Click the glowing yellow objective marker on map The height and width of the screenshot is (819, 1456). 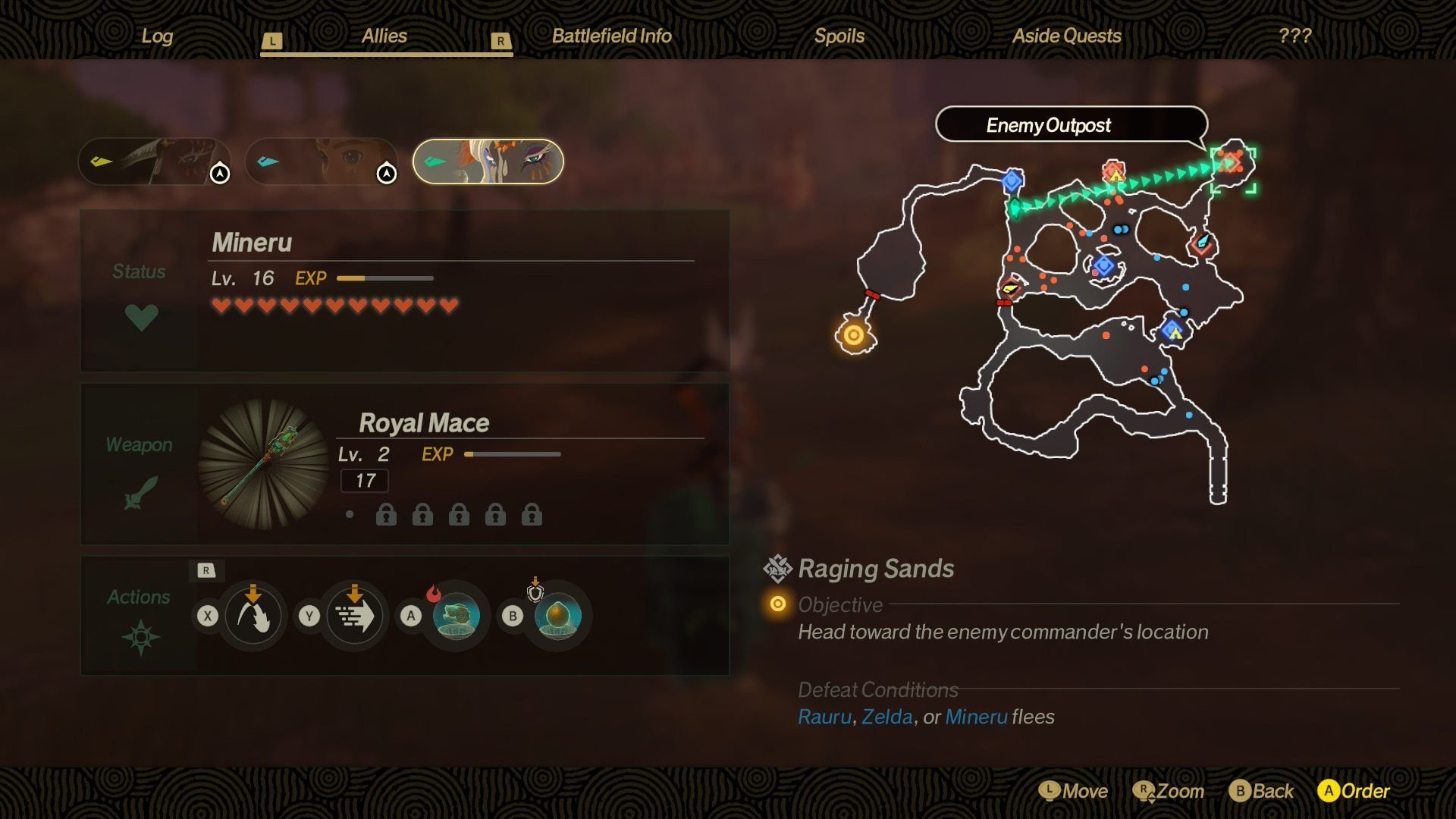[854, 335]
